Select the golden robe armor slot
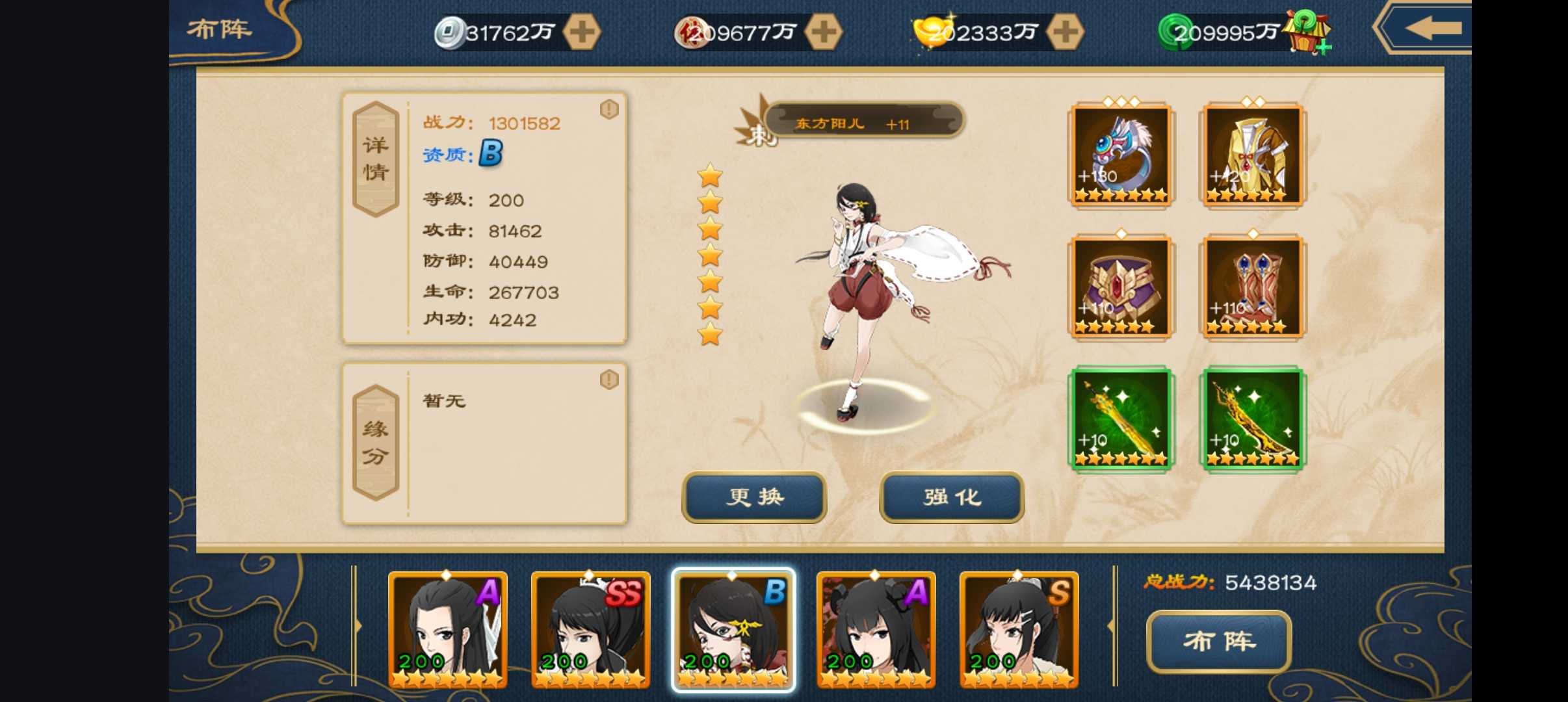 (1252, 155)
